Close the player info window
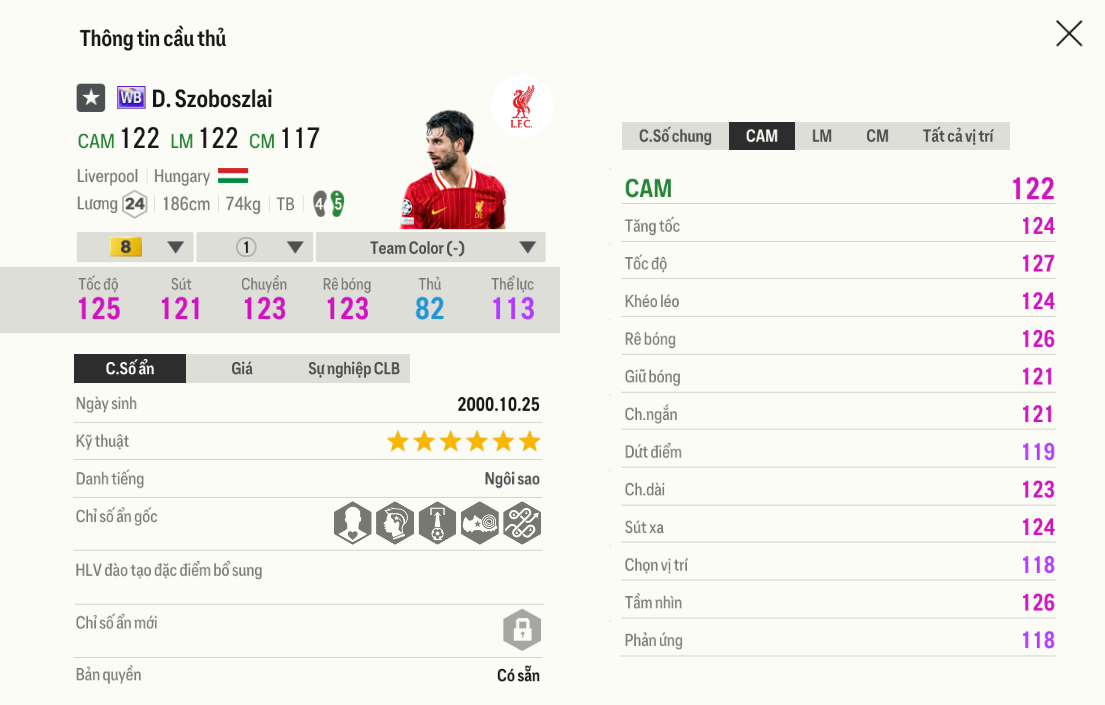Viewport: 1105px width, 705px height. [x=1069, y=34]
